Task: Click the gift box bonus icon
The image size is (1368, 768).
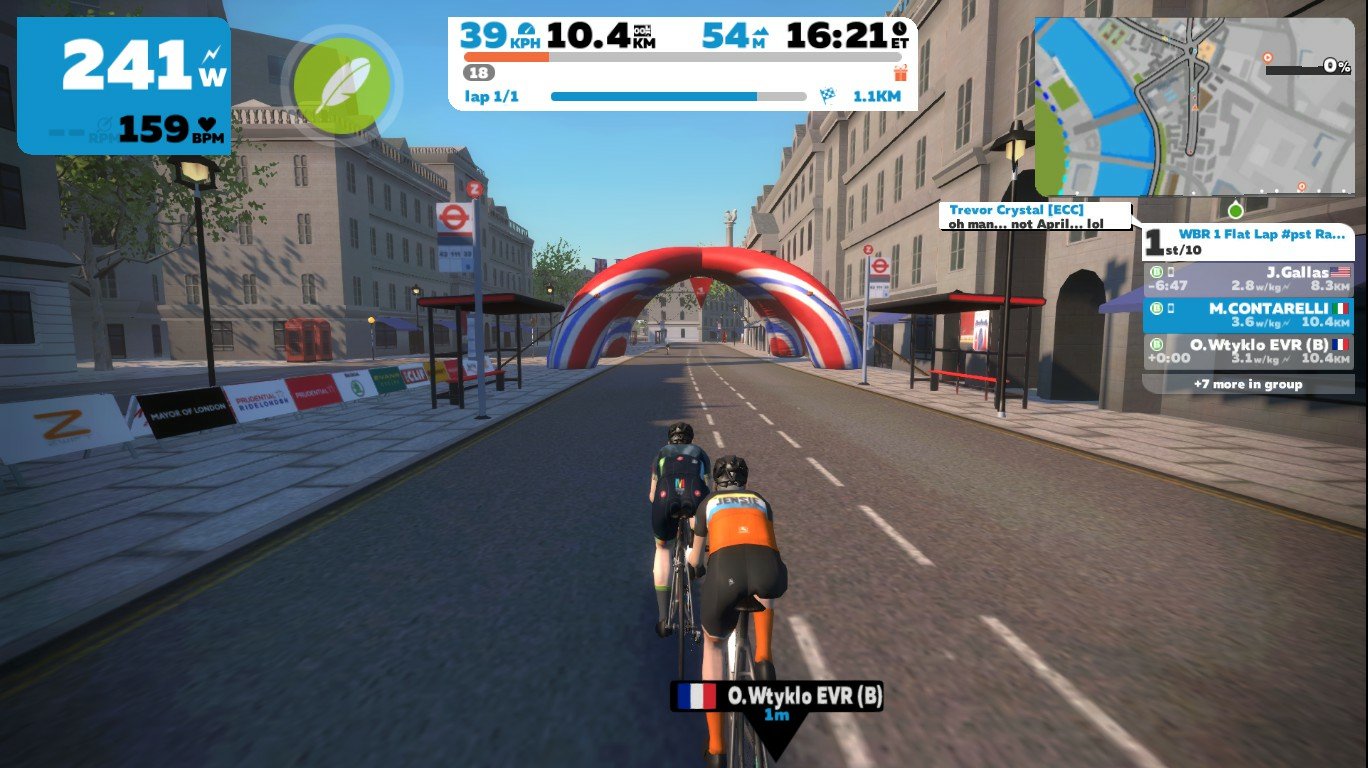Action: pos(900,72)
